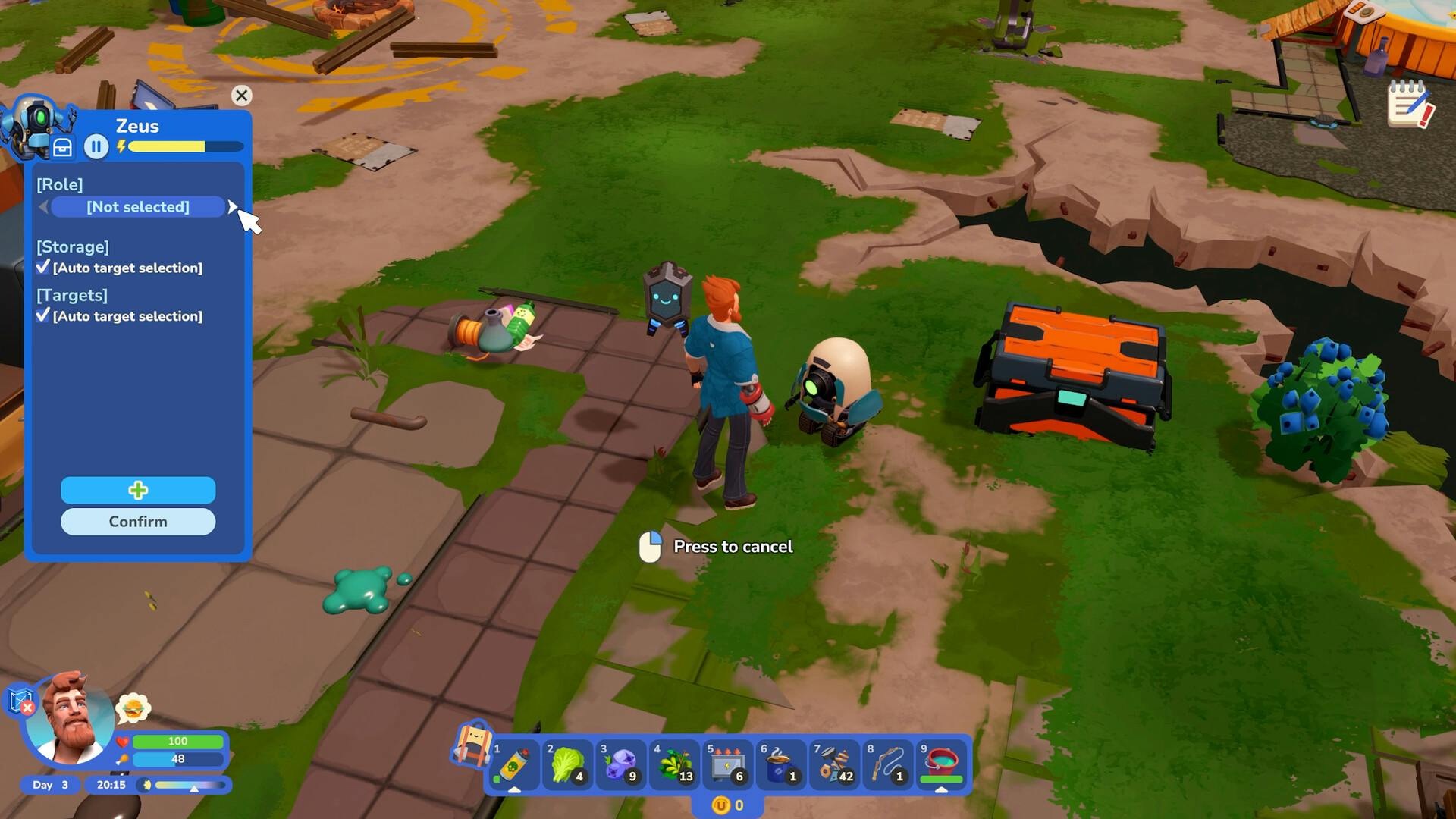Viewport: 1456px width, 819px height.
Task: Open the next Role option with right arrow
Action: 233,207
